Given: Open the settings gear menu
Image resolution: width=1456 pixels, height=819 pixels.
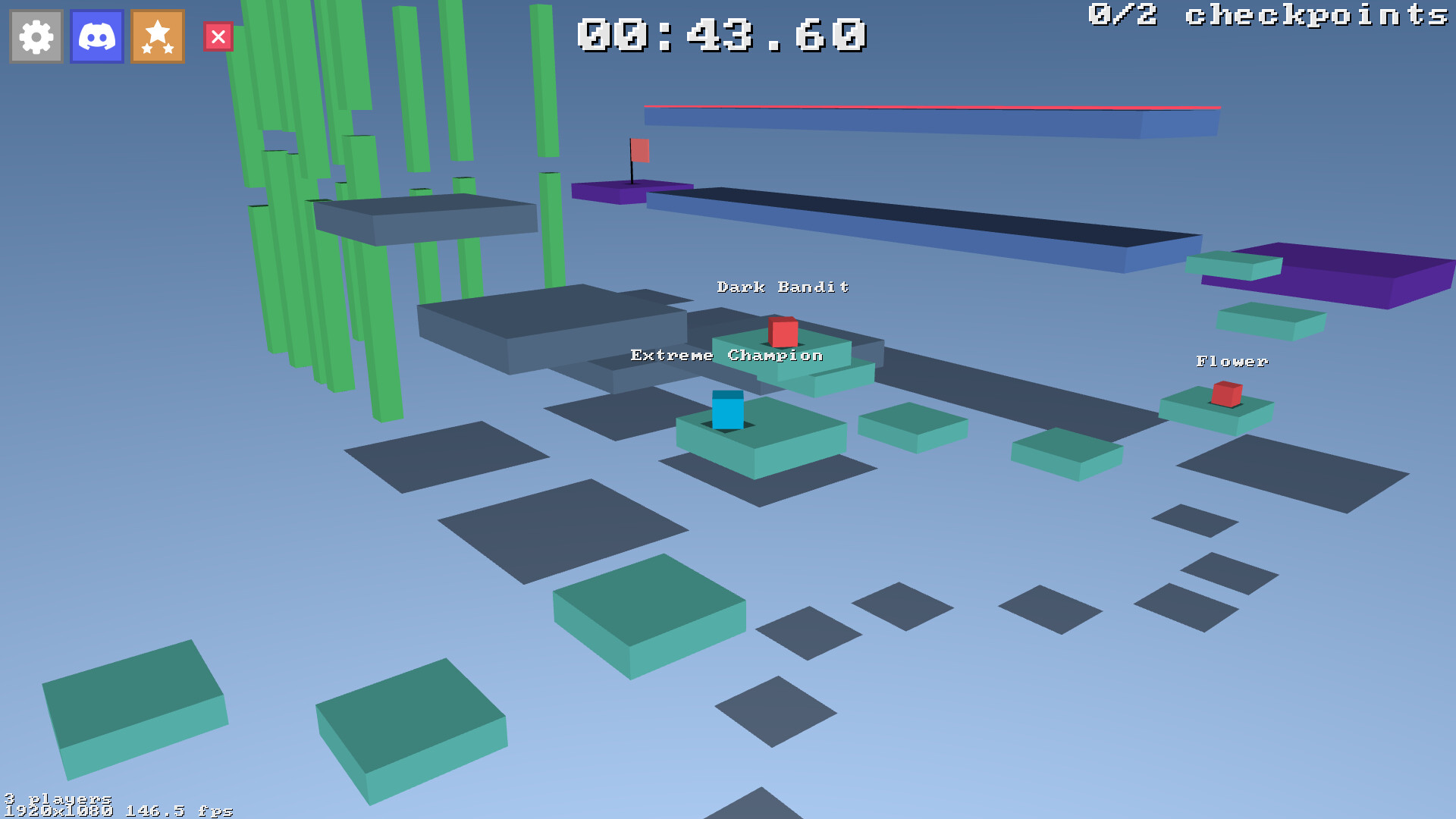Looking at the screenshot, I should pyautogui.click(x=35, y=36).
